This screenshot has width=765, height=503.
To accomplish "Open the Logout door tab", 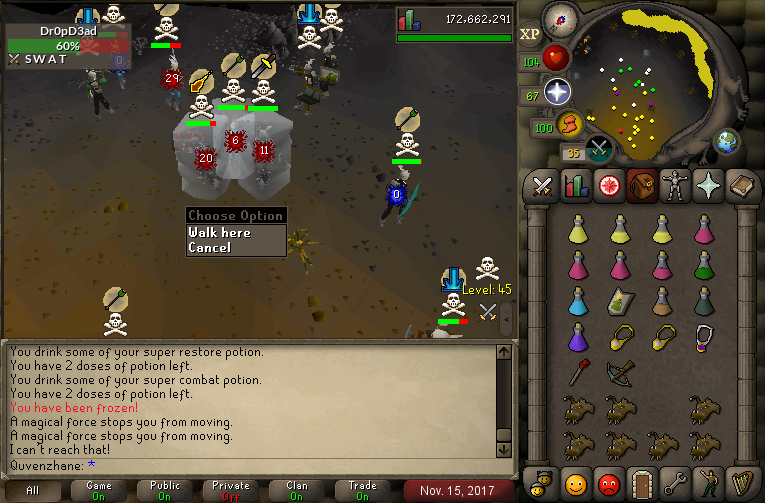I will 641,483.
